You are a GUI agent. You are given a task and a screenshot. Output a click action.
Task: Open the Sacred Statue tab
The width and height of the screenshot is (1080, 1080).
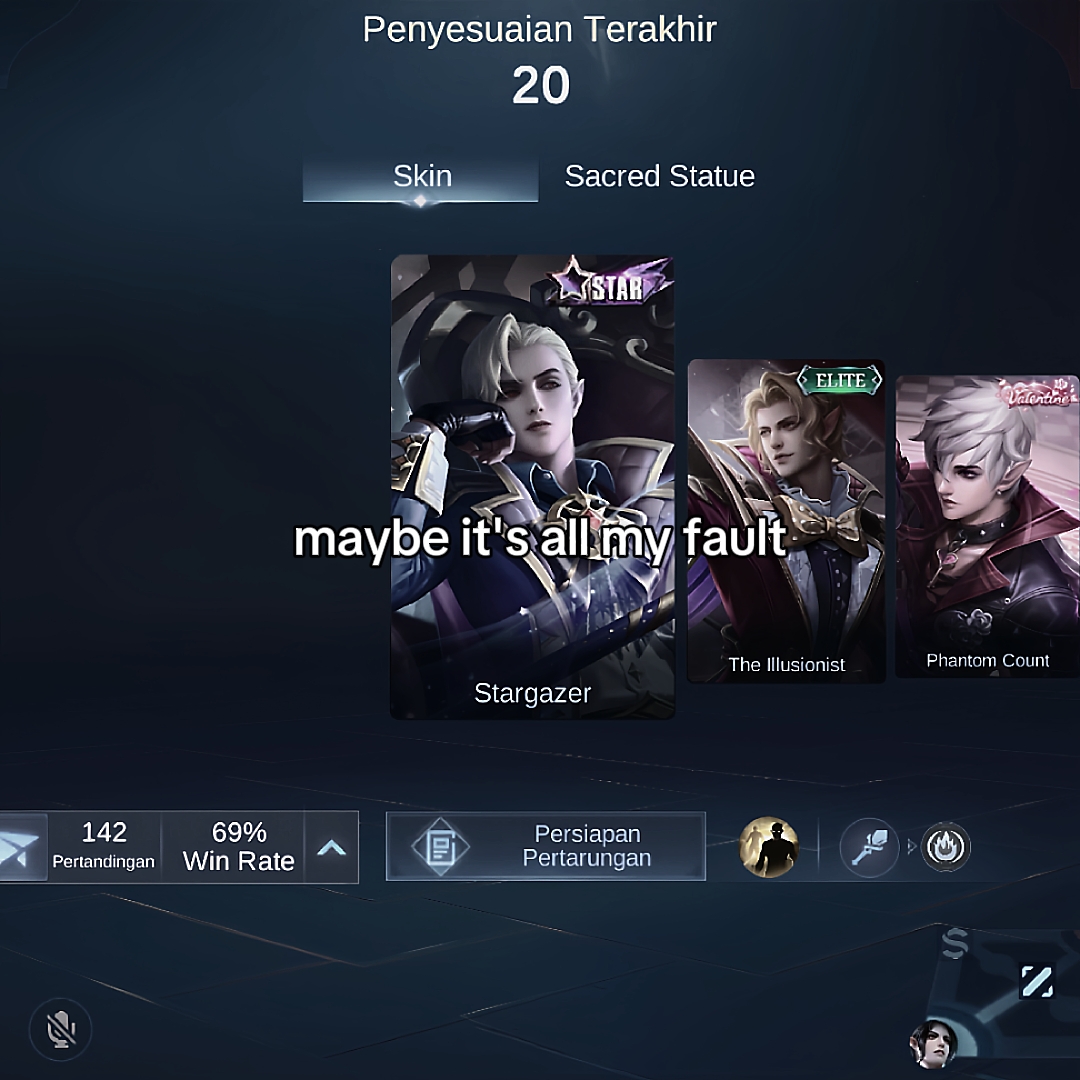click(659, 177)
